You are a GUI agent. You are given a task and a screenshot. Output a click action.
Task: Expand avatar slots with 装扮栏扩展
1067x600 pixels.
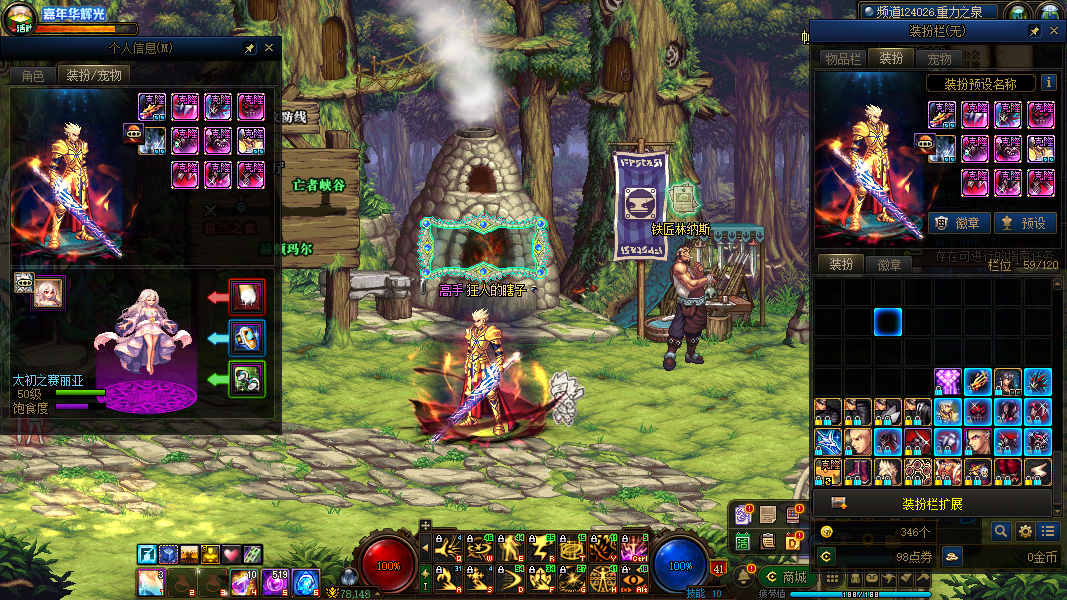coord(932,503)
